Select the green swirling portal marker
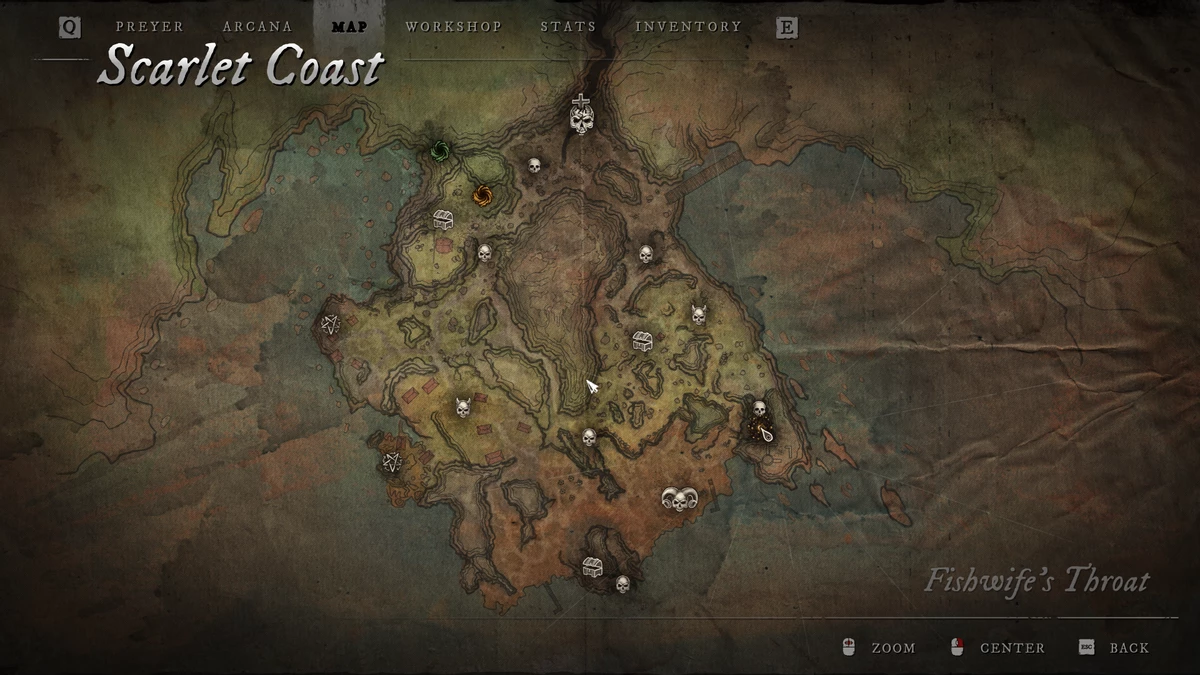The width and height of the screenshot is (1200, 675). [x=438, y=152]
